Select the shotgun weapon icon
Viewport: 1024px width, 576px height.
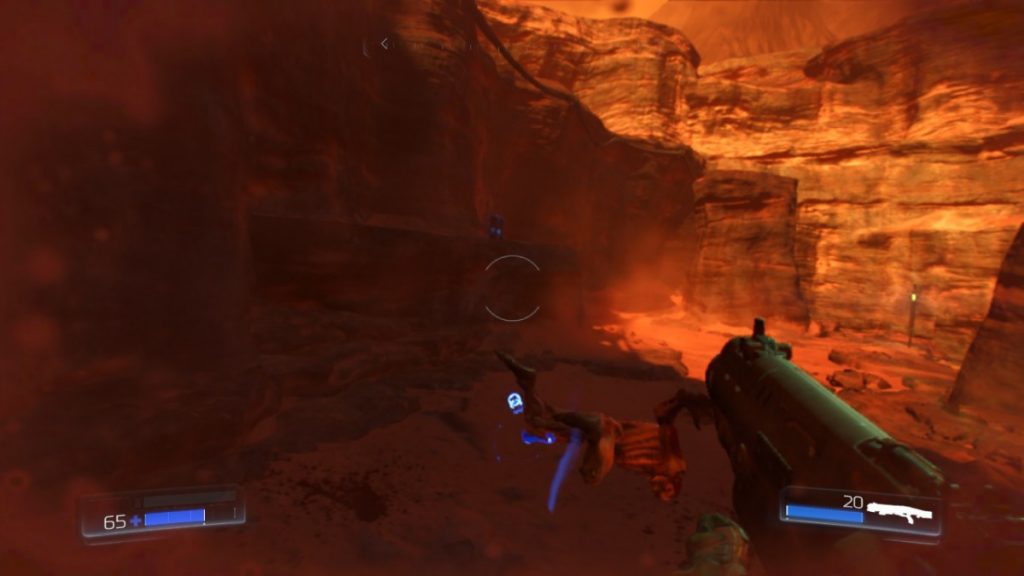[x=901, y=512]
